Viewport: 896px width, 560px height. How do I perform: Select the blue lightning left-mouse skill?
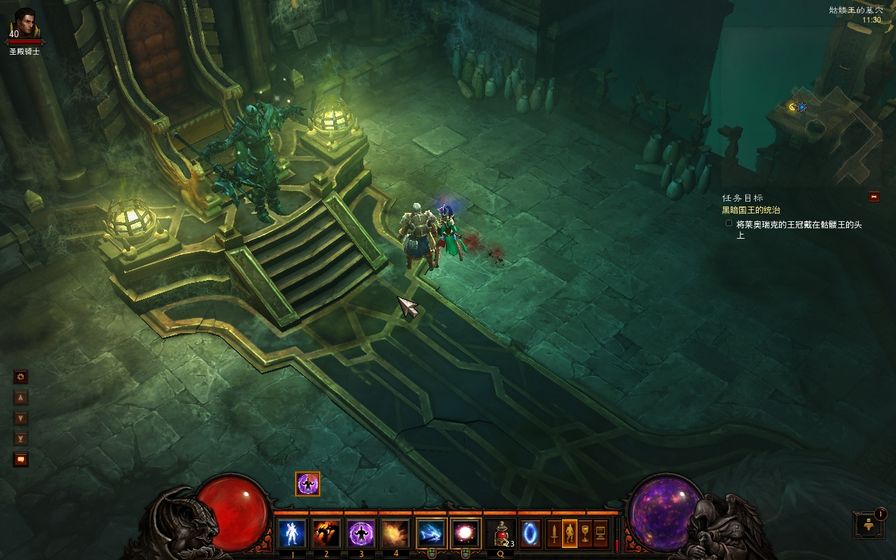431,532
